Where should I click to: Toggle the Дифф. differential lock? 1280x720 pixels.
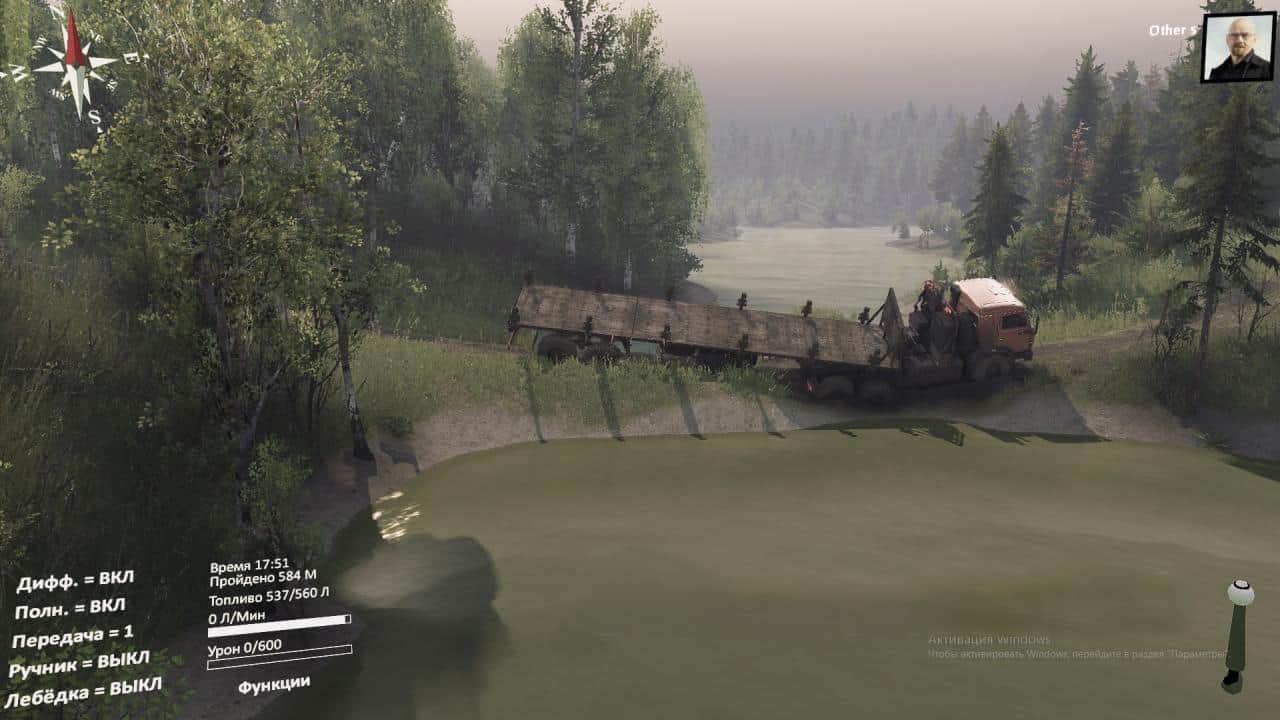point(75,581)
